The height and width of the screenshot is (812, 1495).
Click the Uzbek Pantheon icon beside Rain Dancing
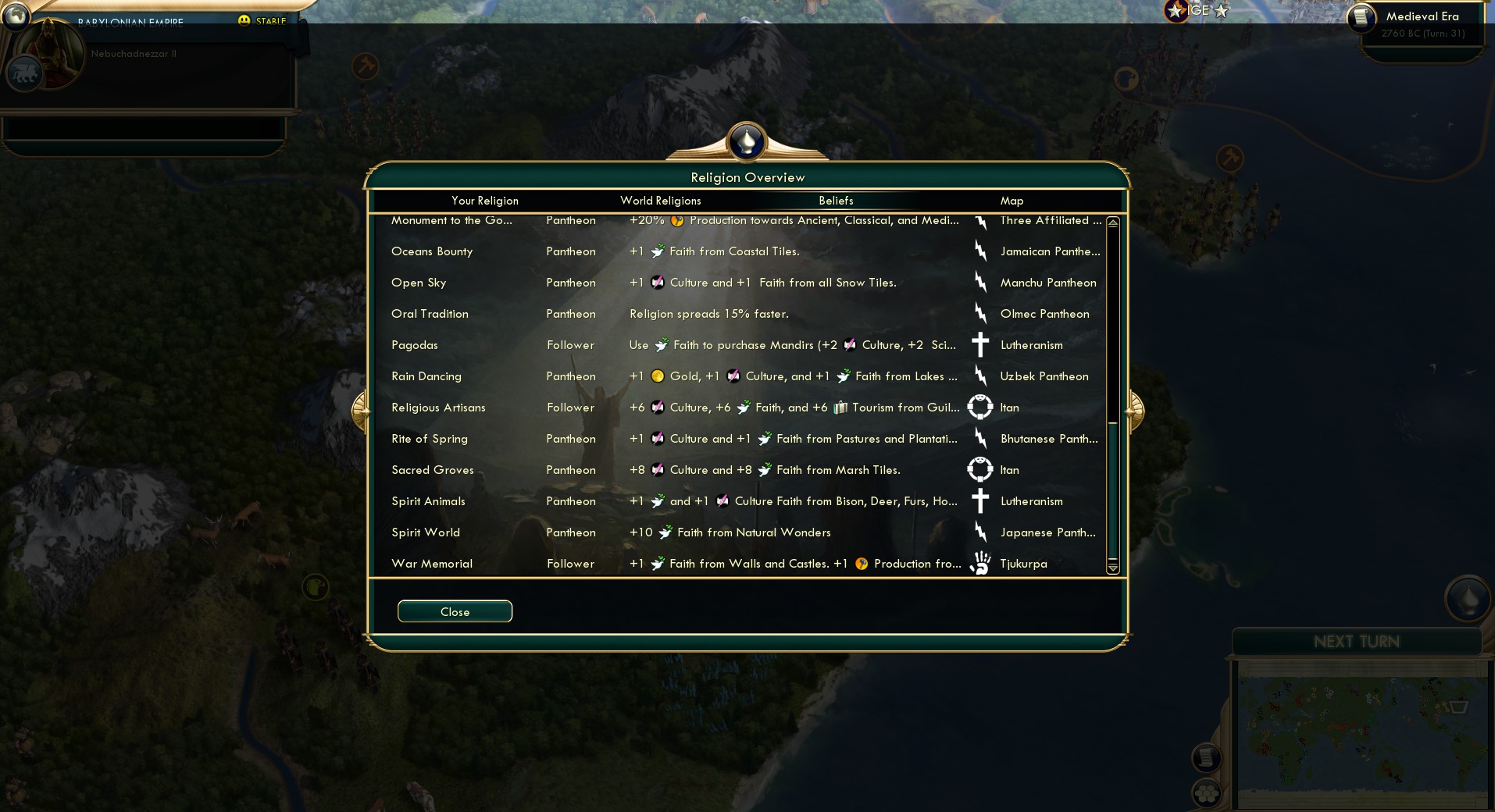click(x=981, y=376)
